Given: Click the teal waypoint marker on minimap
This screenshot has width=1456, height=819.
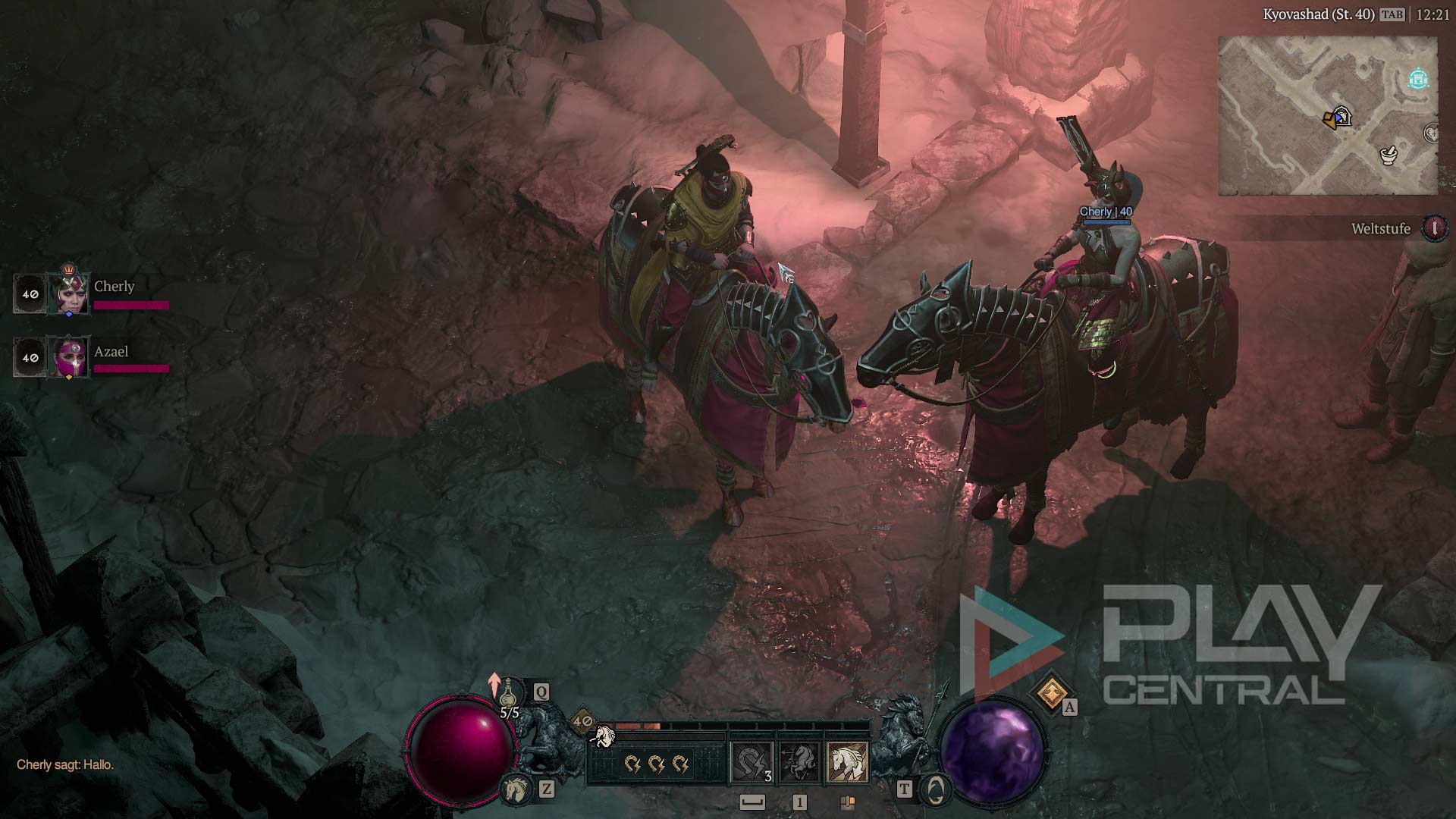Looking at the screenshot, I should [1418, 79].
